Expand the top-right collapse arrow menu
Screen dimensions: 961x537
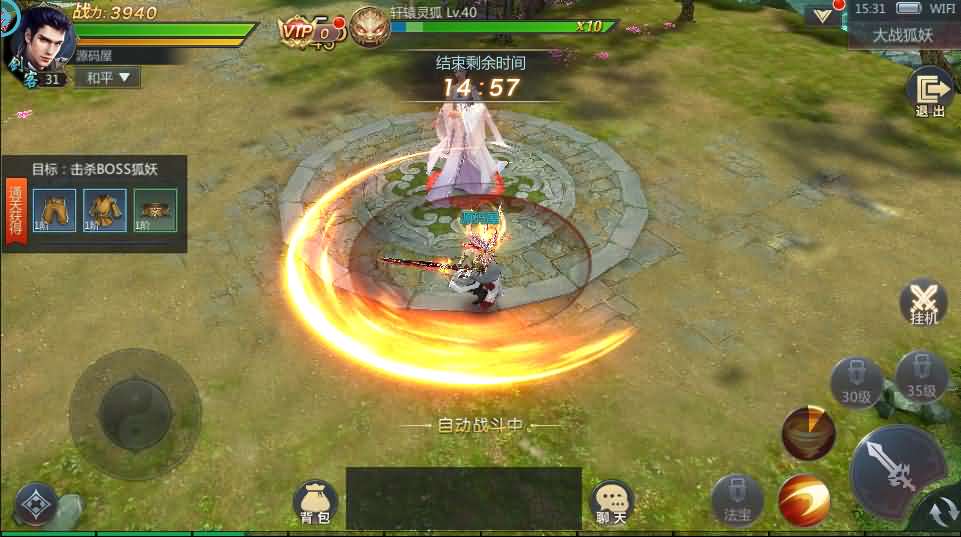(825, 16)
